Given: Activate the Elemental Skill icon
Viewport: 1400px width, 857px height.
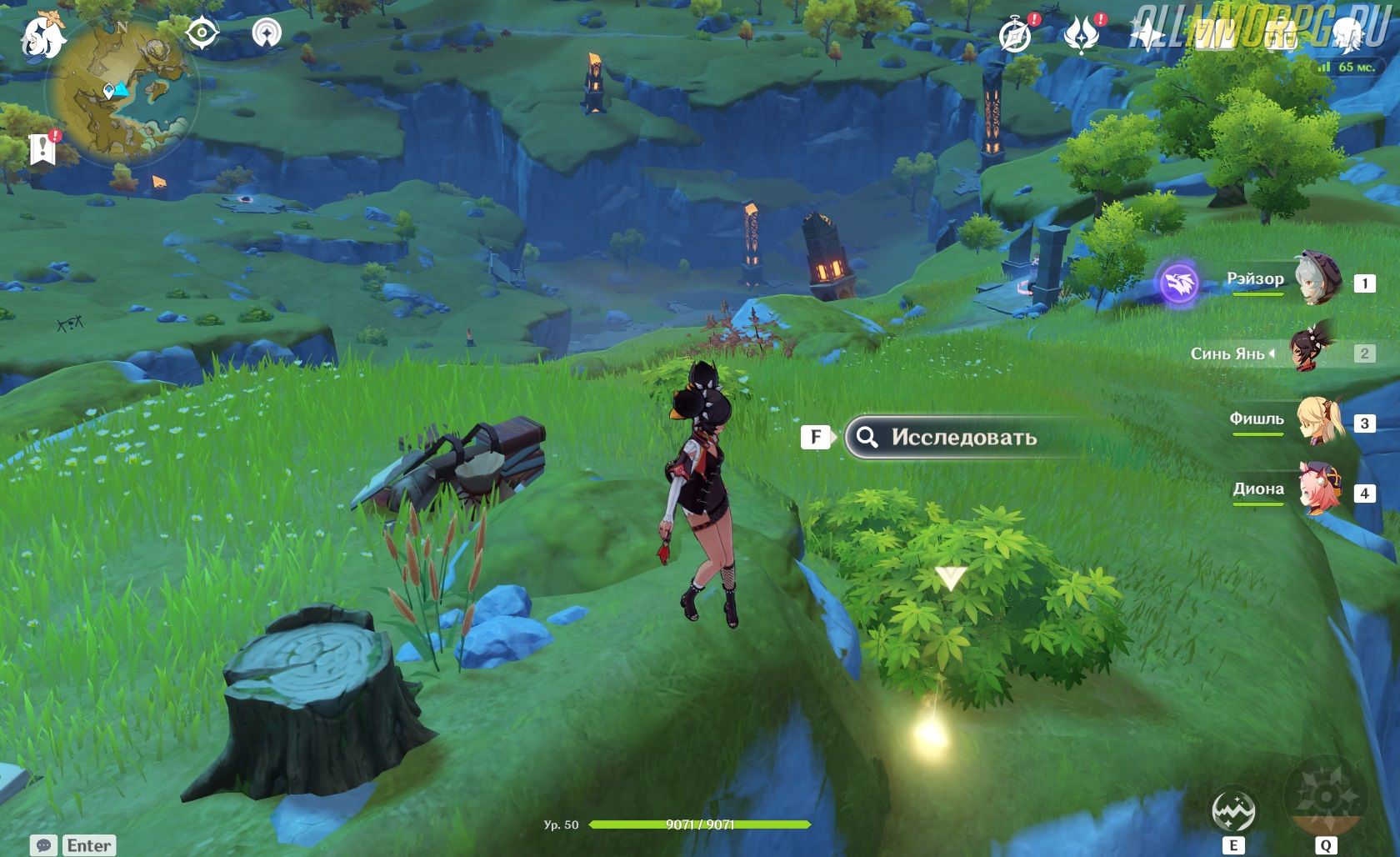Looking at the screenshot, I should tap(1233, 811).
